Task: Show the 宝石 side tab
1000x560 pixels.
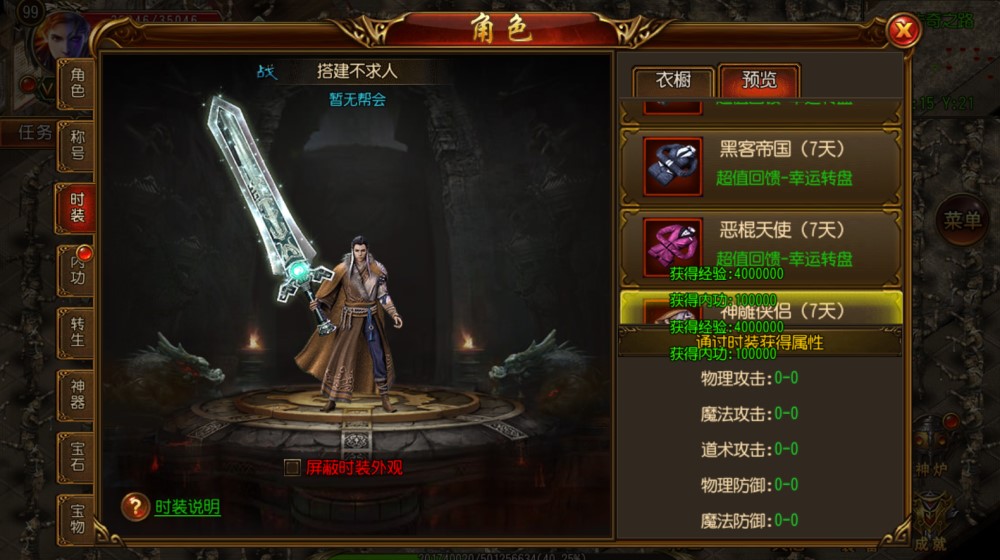Action: point(77,456)
